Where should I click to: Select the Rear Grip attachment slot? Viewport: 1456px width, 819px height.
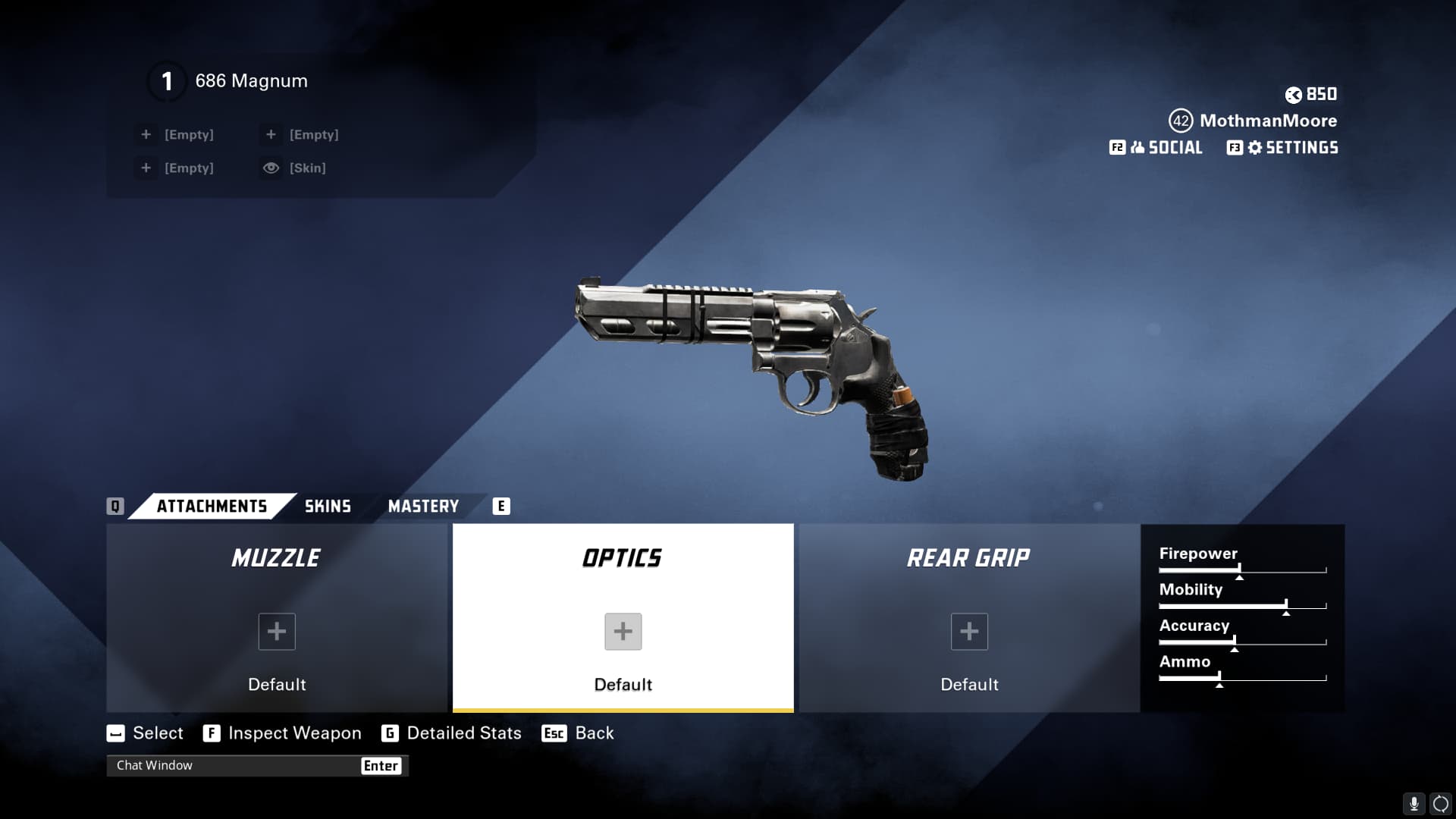click(968, 618)
